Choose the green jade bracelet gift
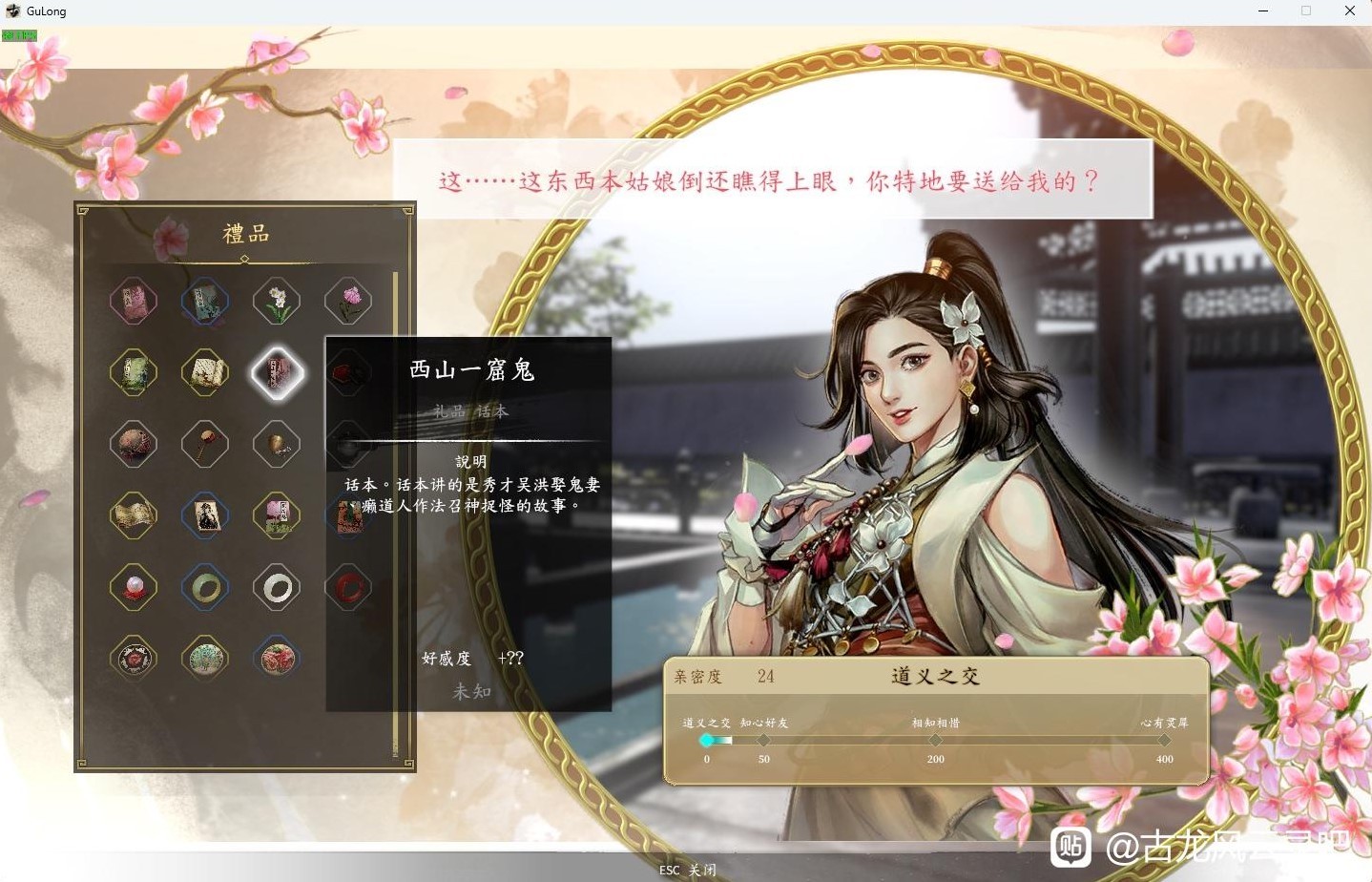Viewport: 1372px width, 882px height. [205, 587]
